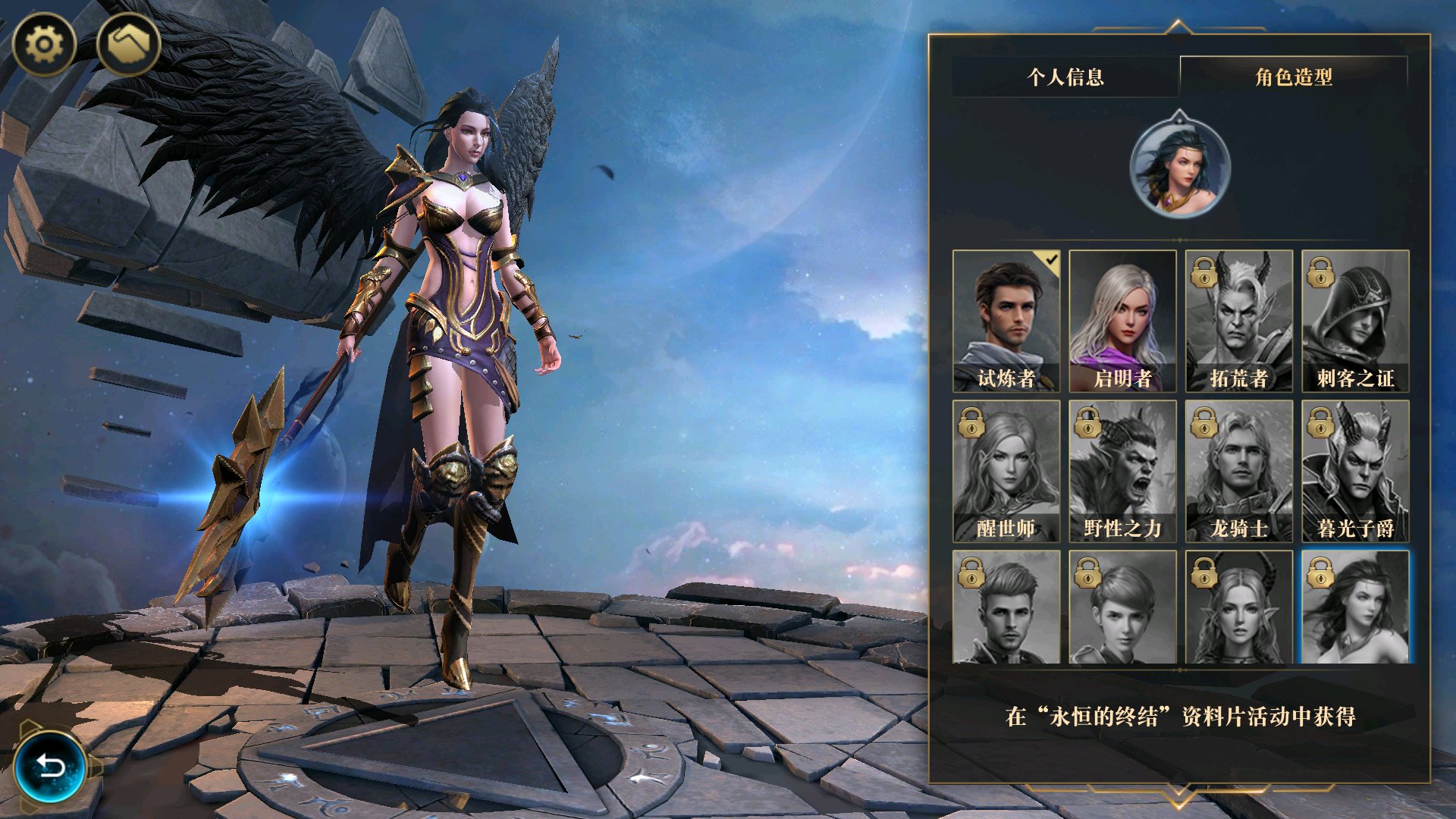Image resolution: width=1456 pixels, height=819 pixels.
Task: Select the locked 刺客之证 hooded skin
Action: pos(1355,321)
